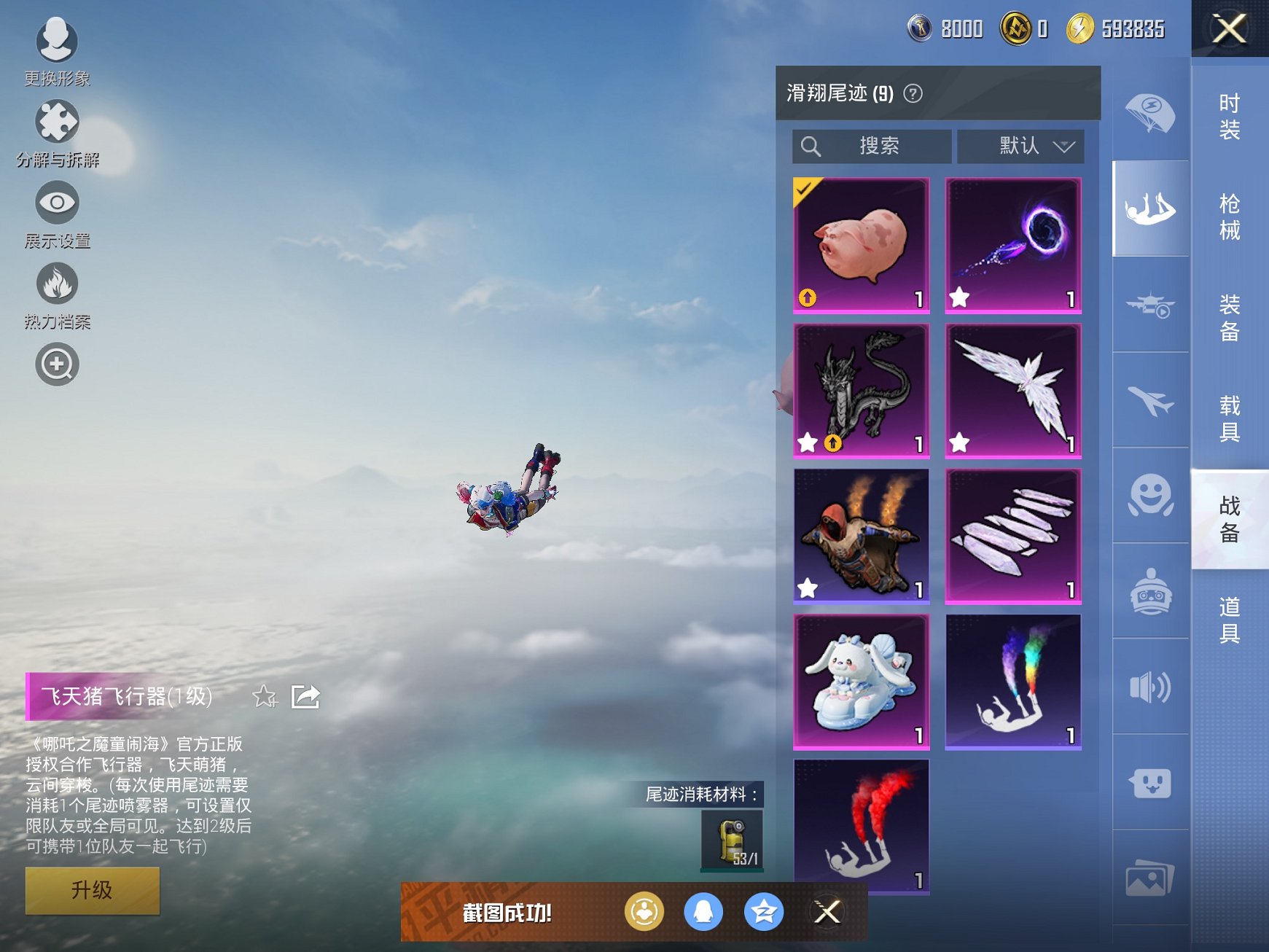Viewport: 1269px width, 952px height.
Task: Select the speaker voice icon
Action: pos(1149,687)
